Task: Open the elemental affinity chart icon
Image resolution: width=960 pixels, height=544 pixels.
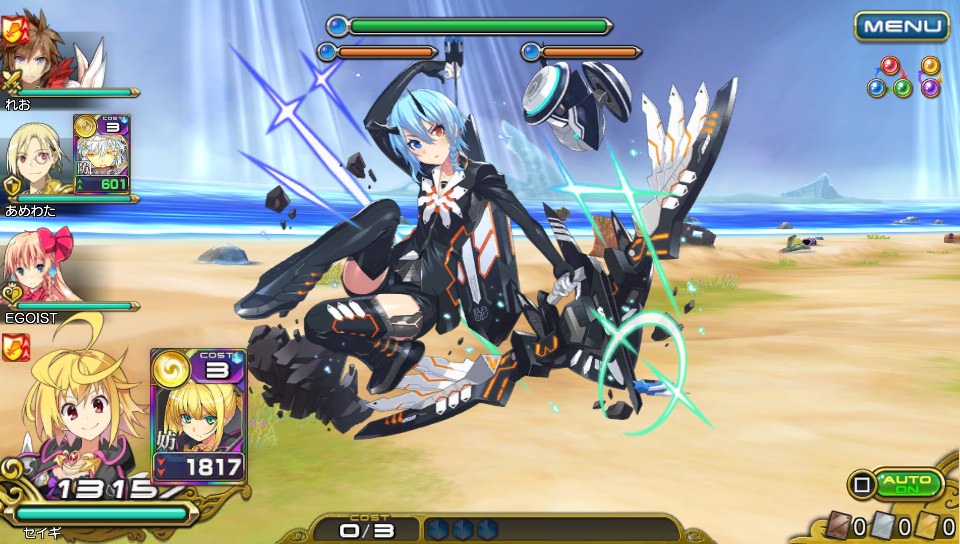Action: coord(905,77)
